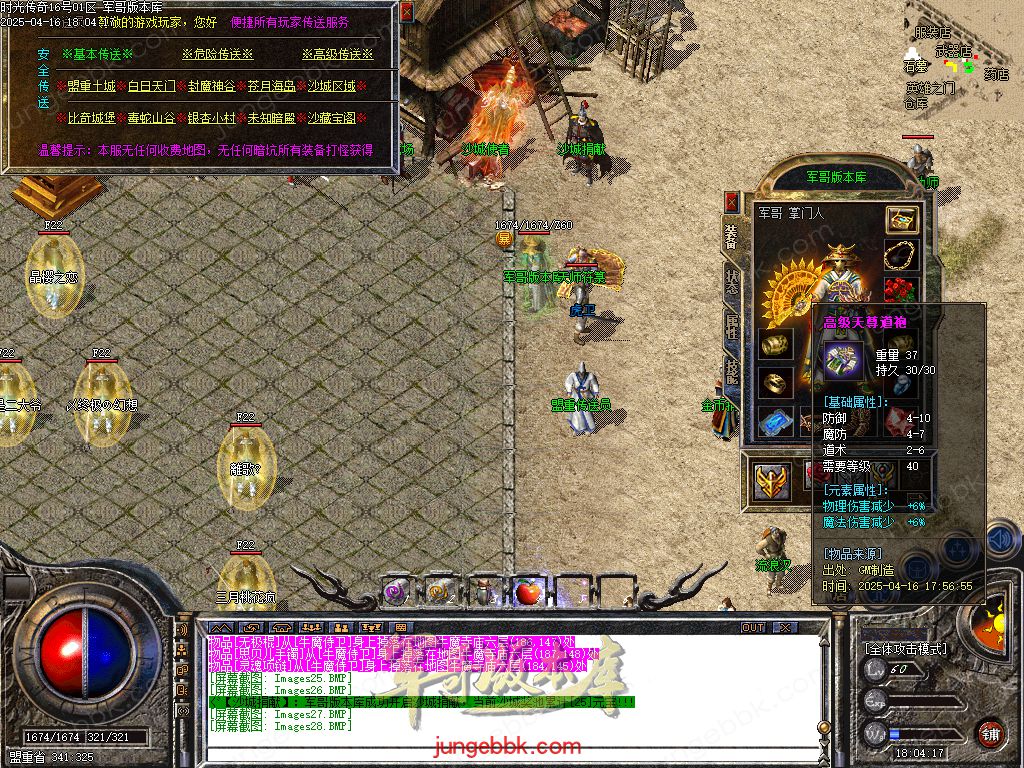Screen dimensions: 1024x768
Task: Teleport to 封魔神谷
Action: [x=212, y=86]
